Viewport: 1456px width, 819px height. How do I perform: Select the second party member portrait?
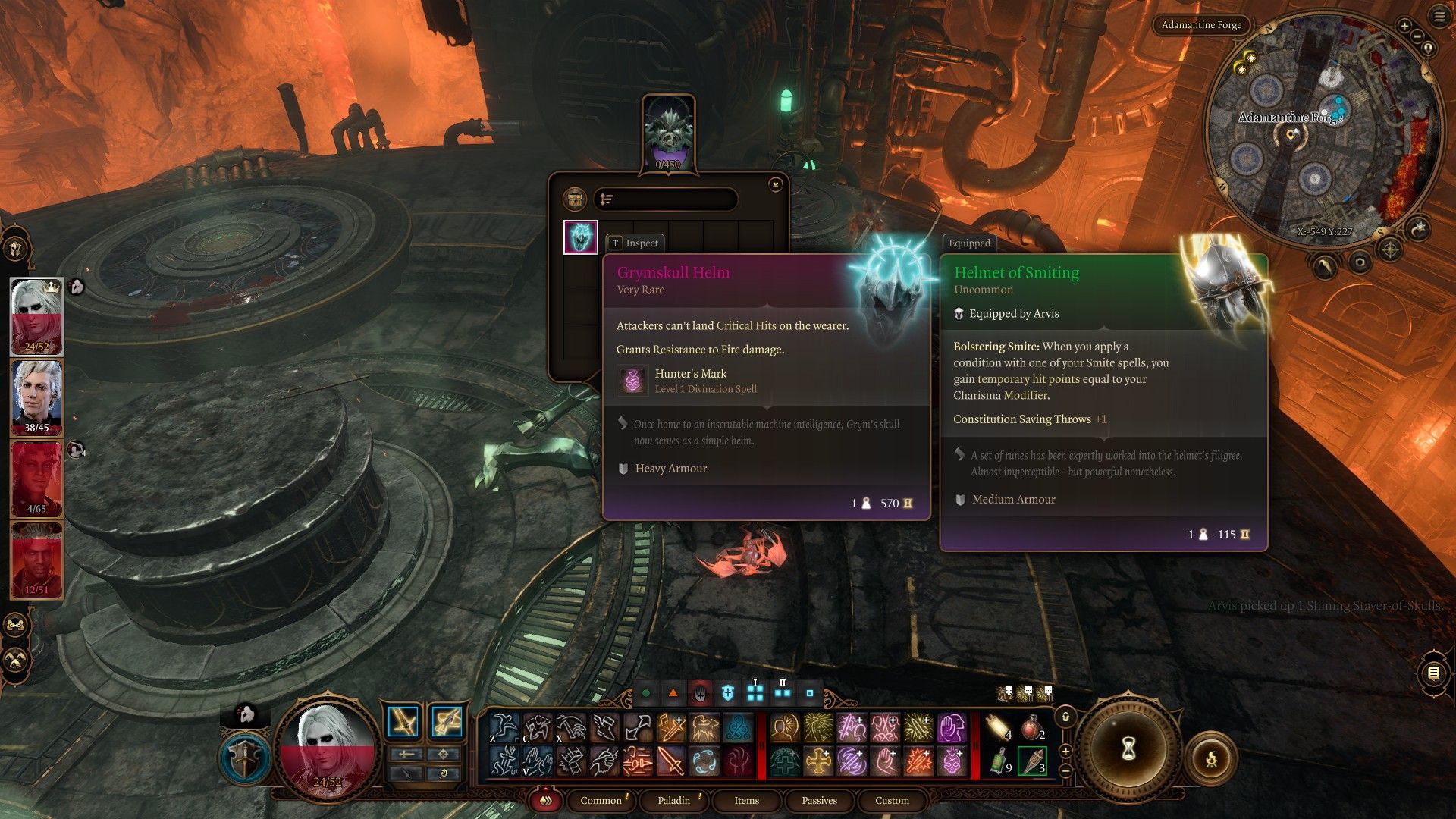tap(36, 397)
